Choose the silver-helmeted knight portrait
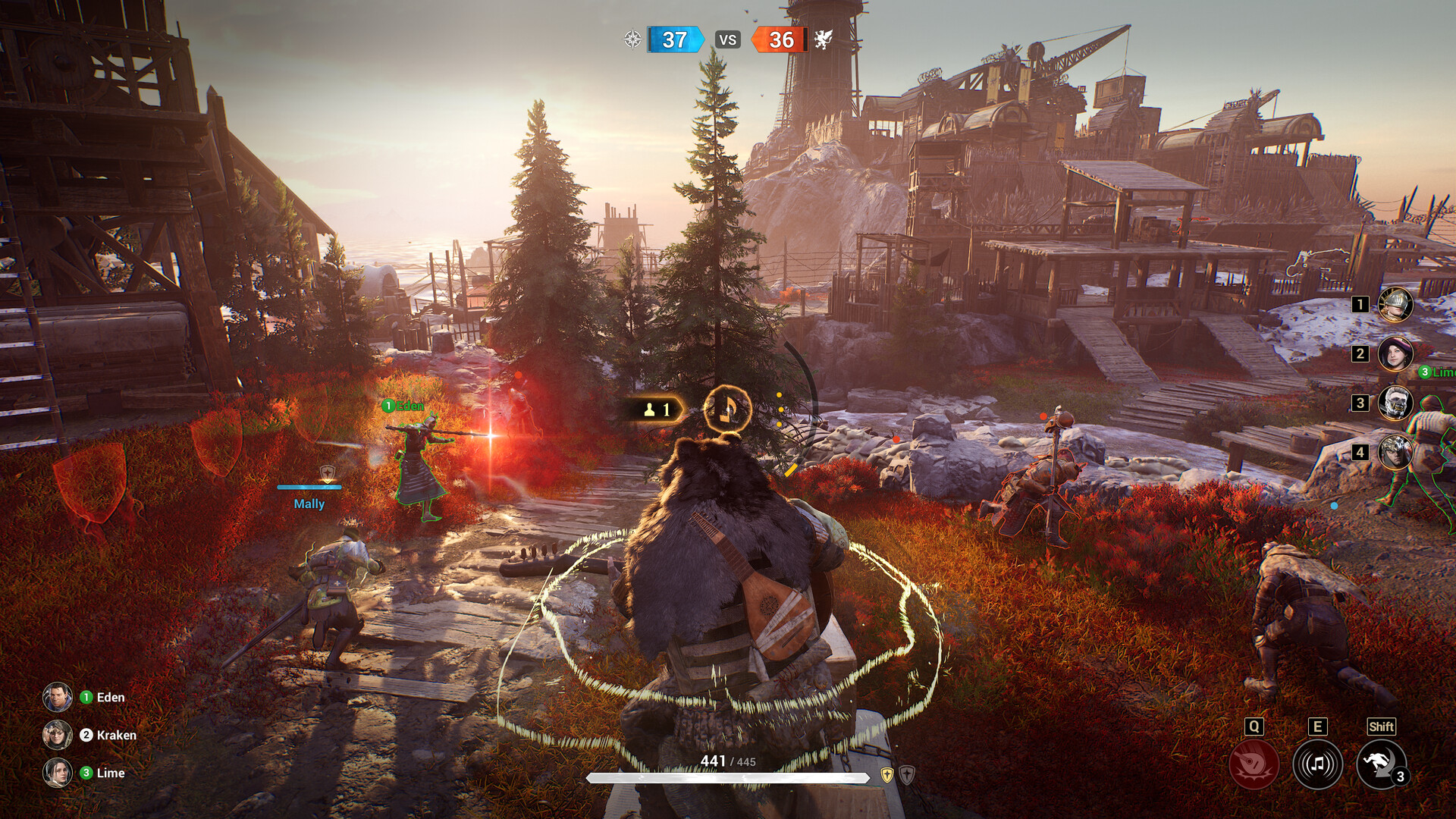The width and height of the screenshot is (1456, 819). (x=1395, y=305)
